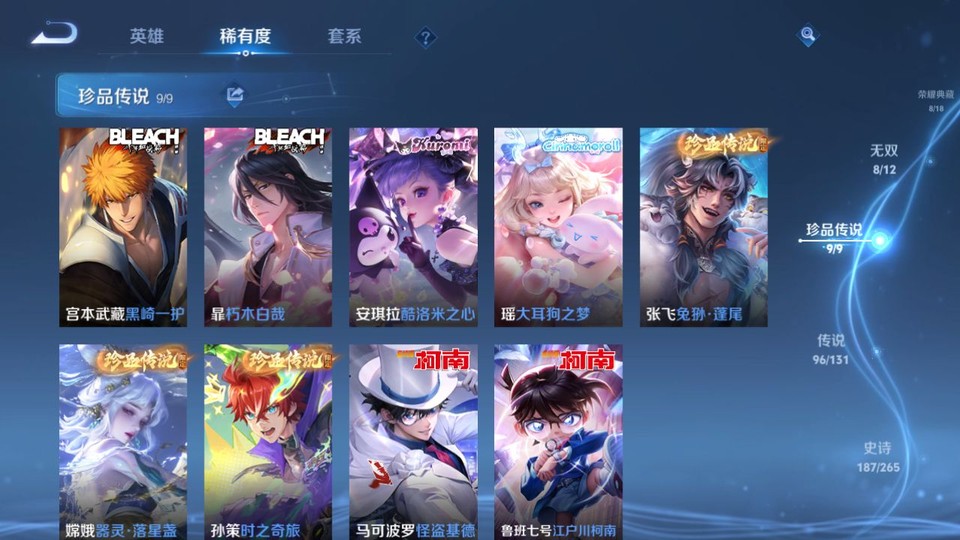Screen dimensions: 960x540
Task: Select the 张飞 skin card
Action: tap(704, 227)
